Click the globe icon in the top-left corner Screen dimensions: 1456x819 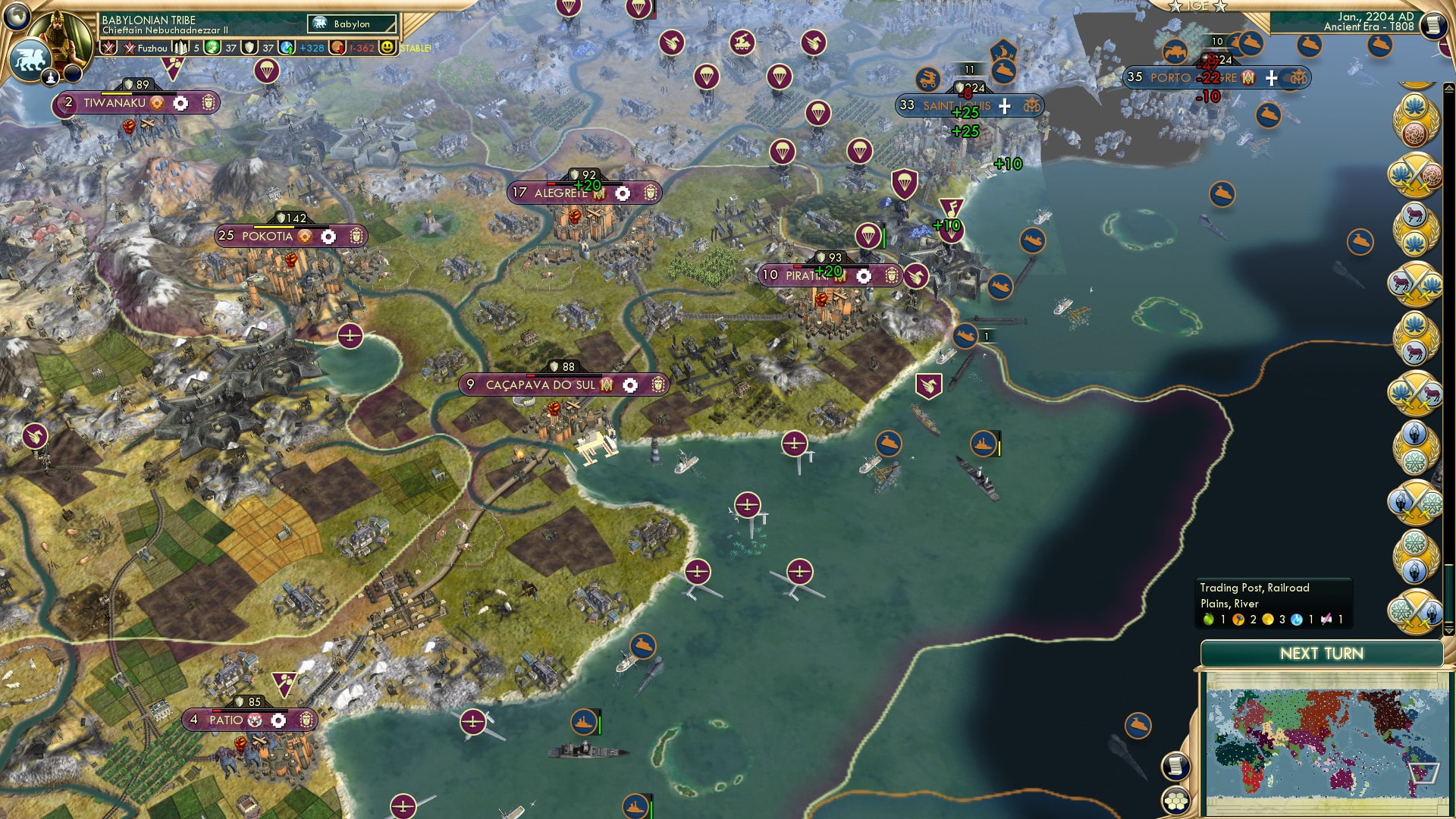point(17,17)
